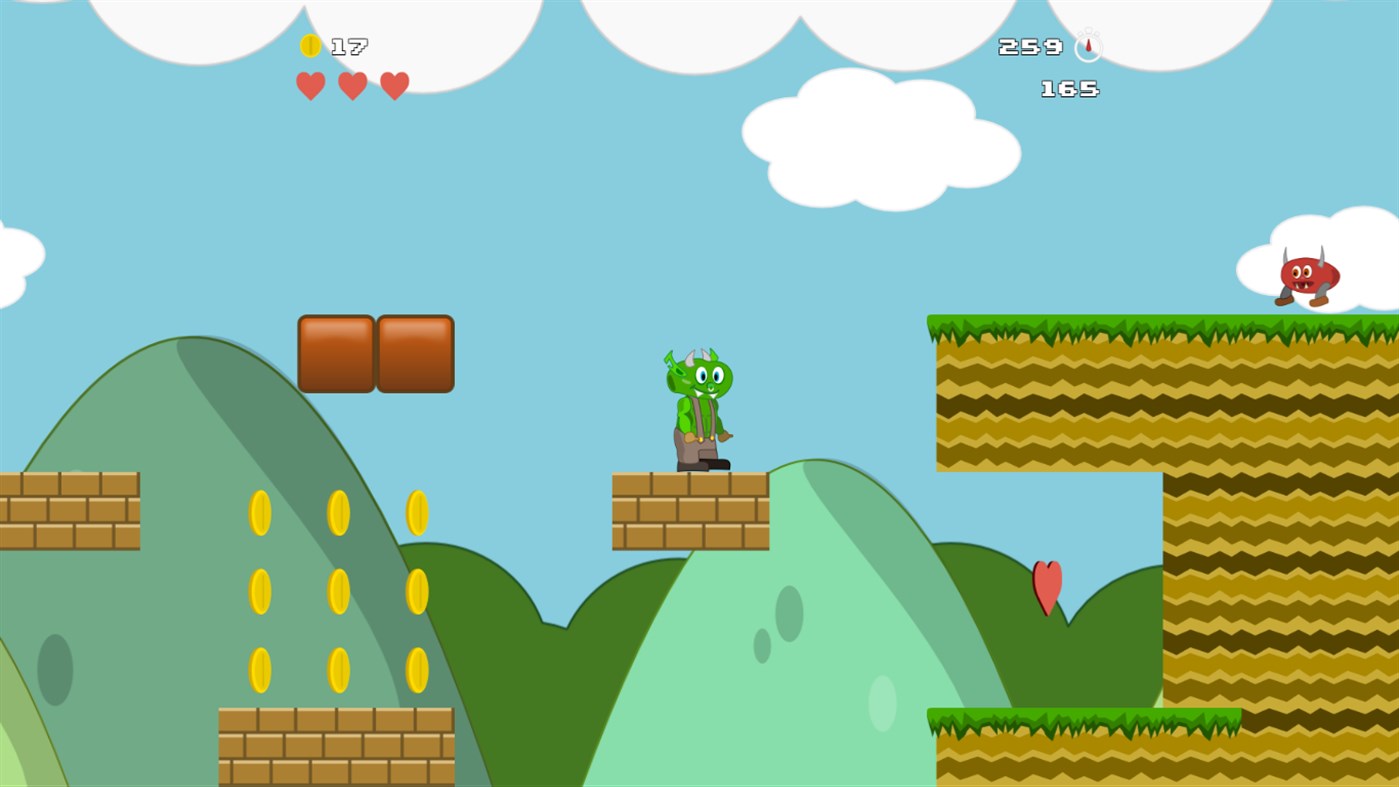Viewport: 1399px width, 787px height.
Task: Select the second heart in the health bar
Action: point(352,86)
